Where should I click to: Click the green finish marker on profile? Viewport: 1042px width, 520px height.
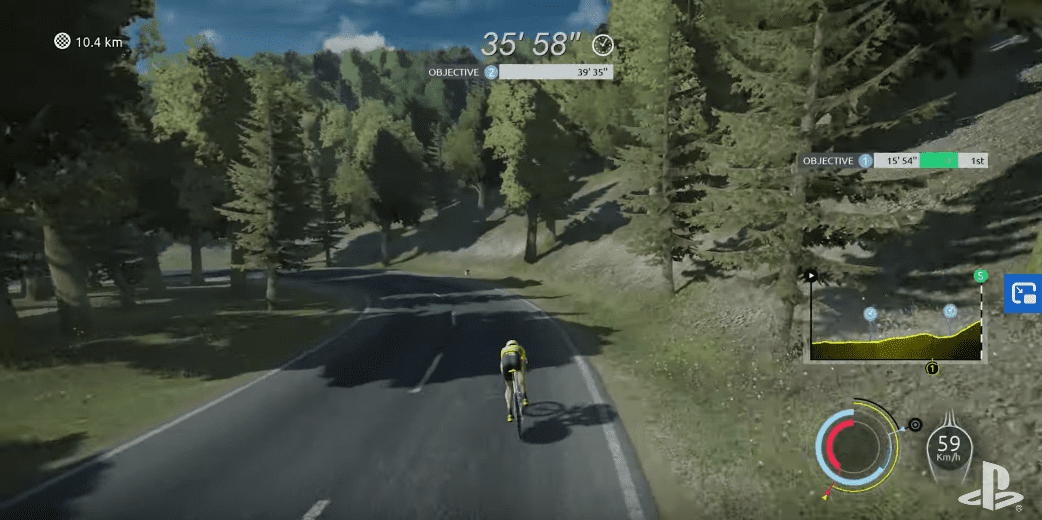pyautogui.click(x=980, y=276)
